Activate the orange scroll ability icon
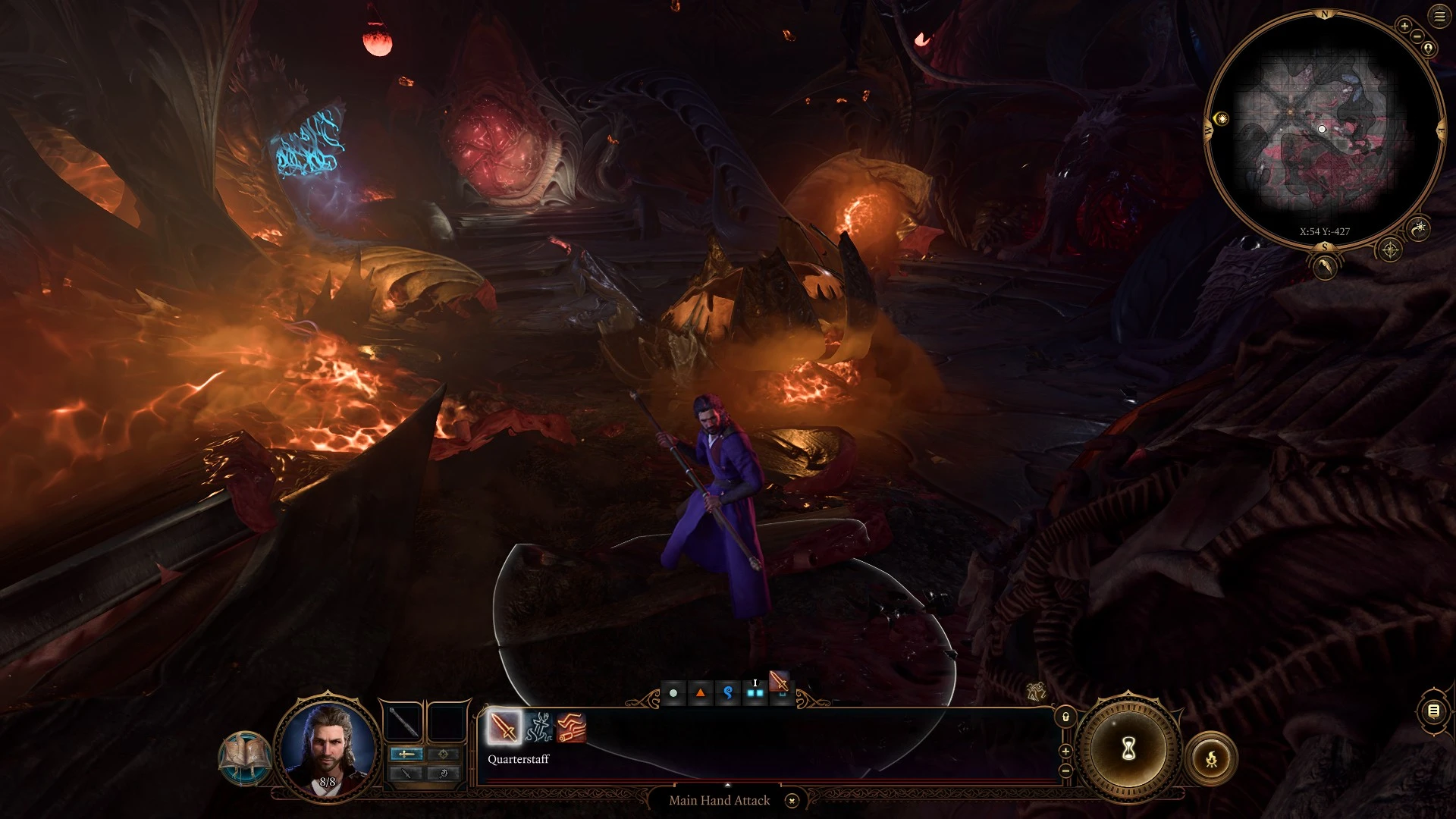 click(x=571, y=727)
